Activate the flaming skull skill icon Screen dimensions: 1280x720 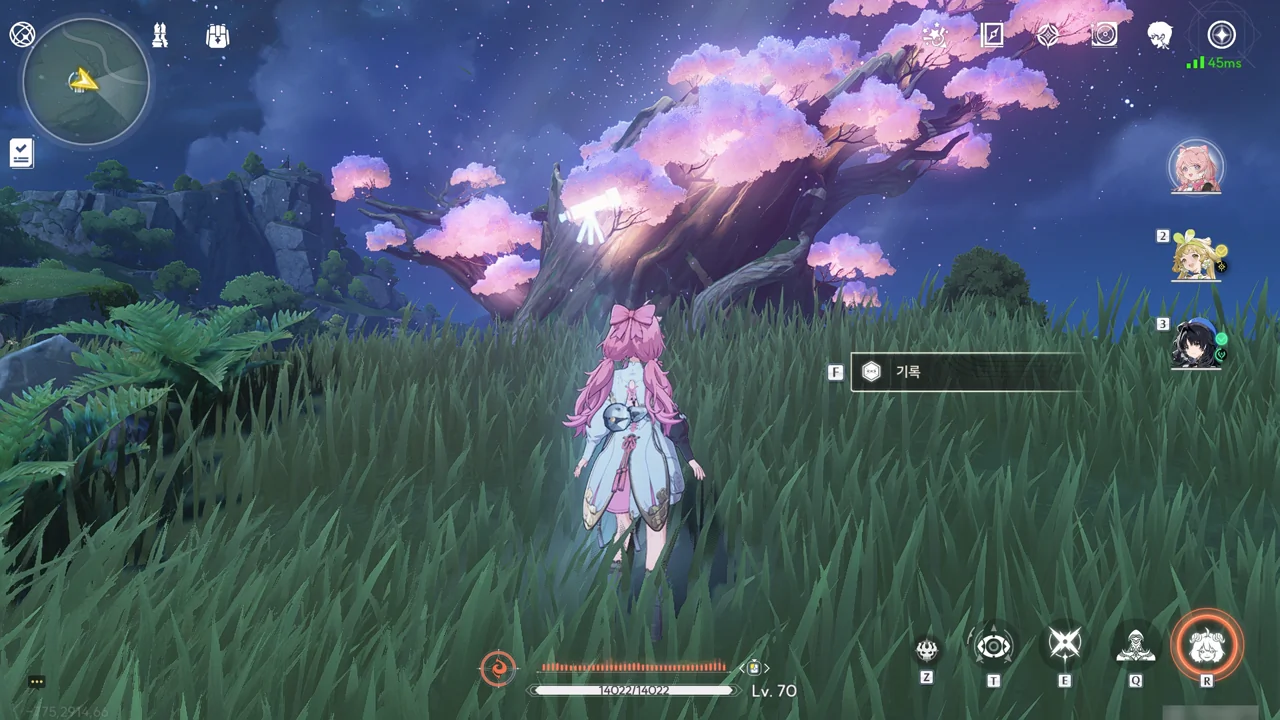[x=927, y=649]
